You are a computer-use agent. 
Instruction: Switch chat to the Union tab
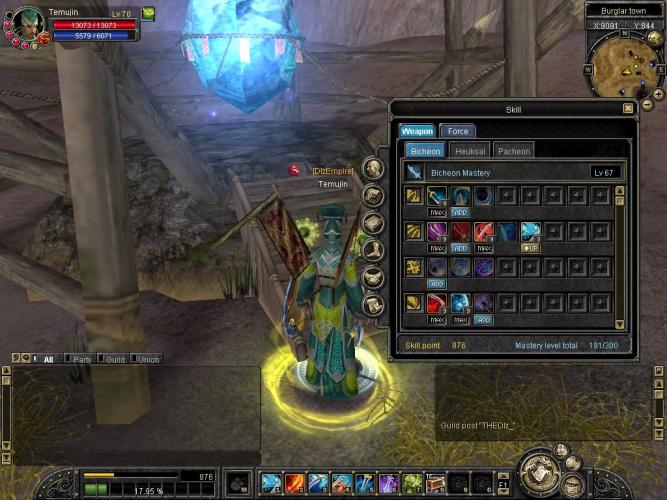coord(148,359)
